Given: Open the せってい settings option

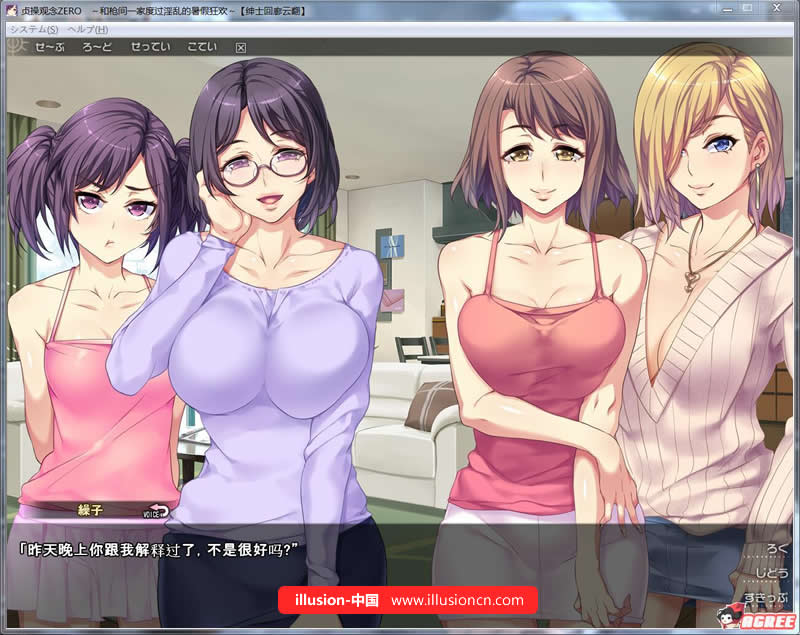Looking at the screenshot, I should click(150, 47).
